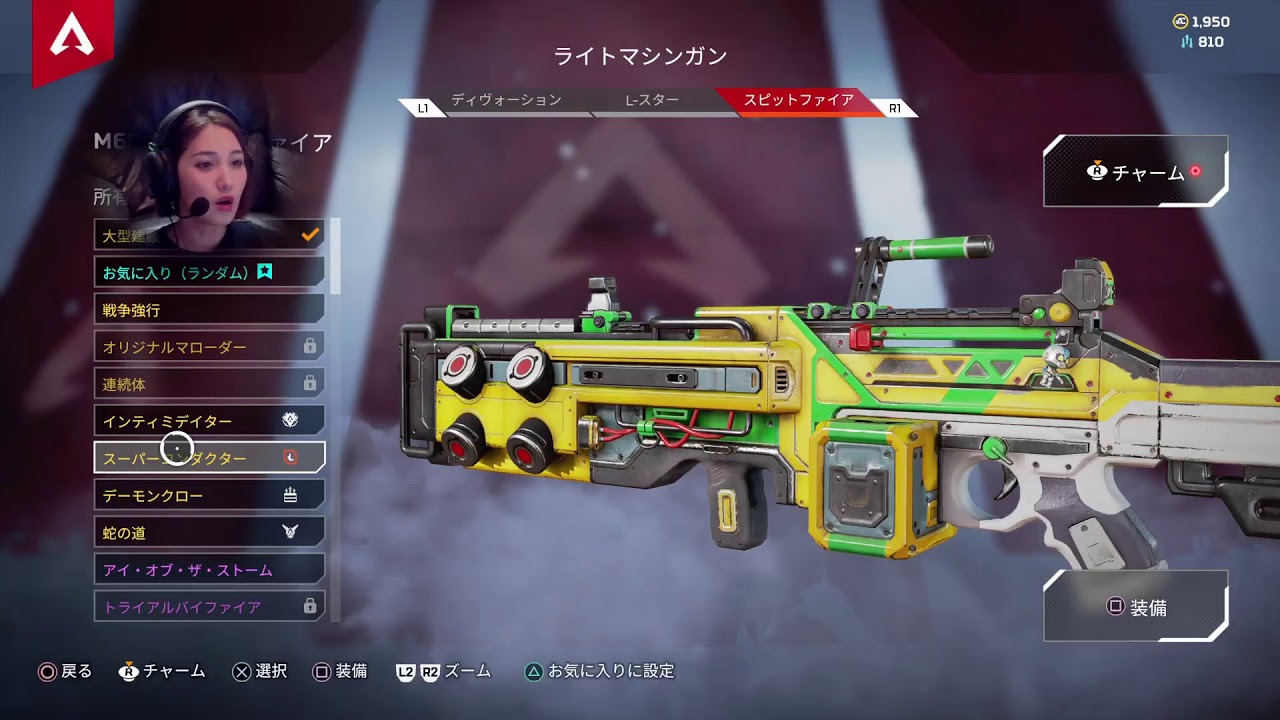Select the 戦争強行 skin
Image resolution: width=1280 pixels, height=720 pixels.
pos(209,309)
